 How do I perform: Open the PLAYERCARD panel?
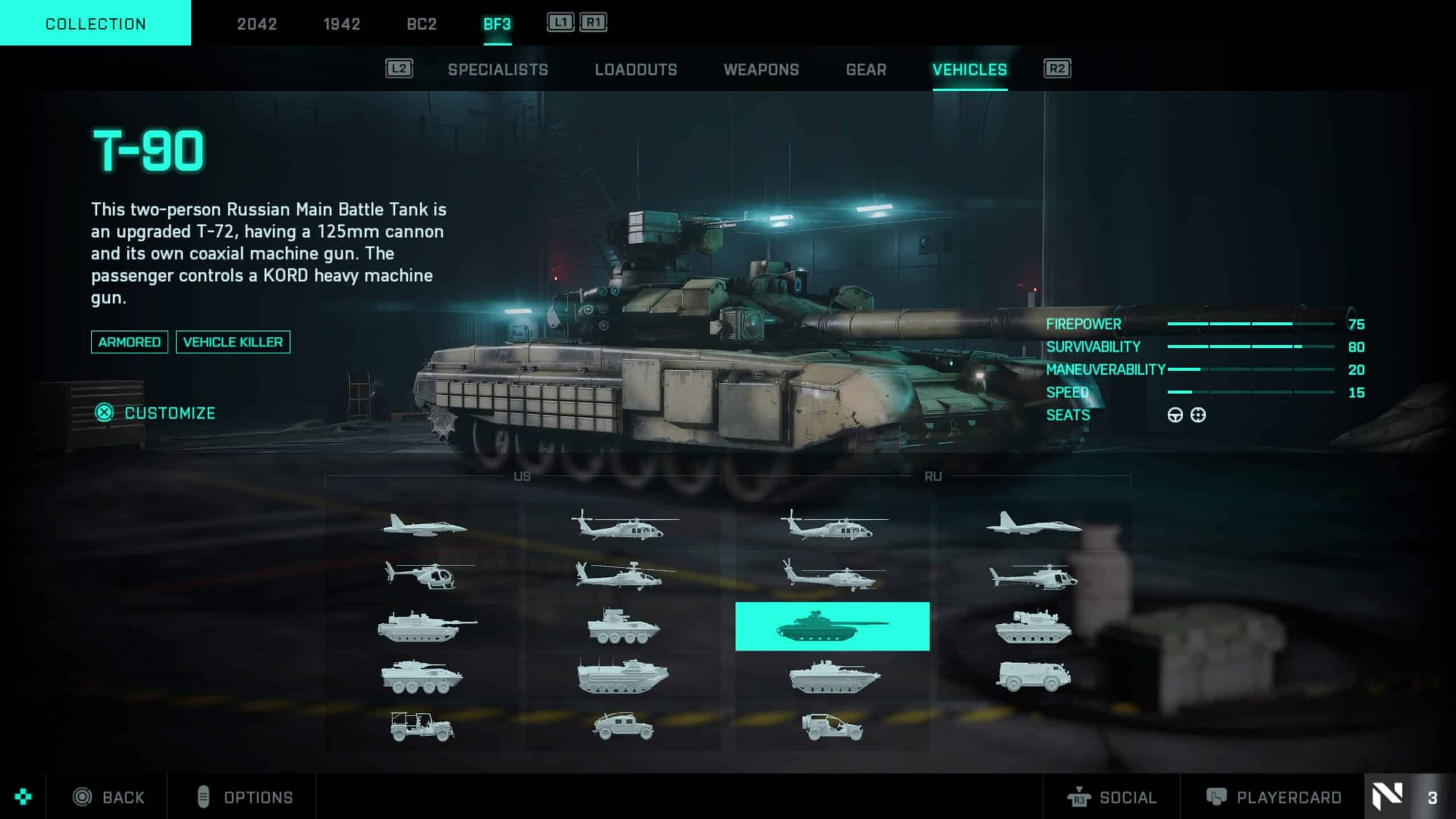click(x=1291, y=797)
